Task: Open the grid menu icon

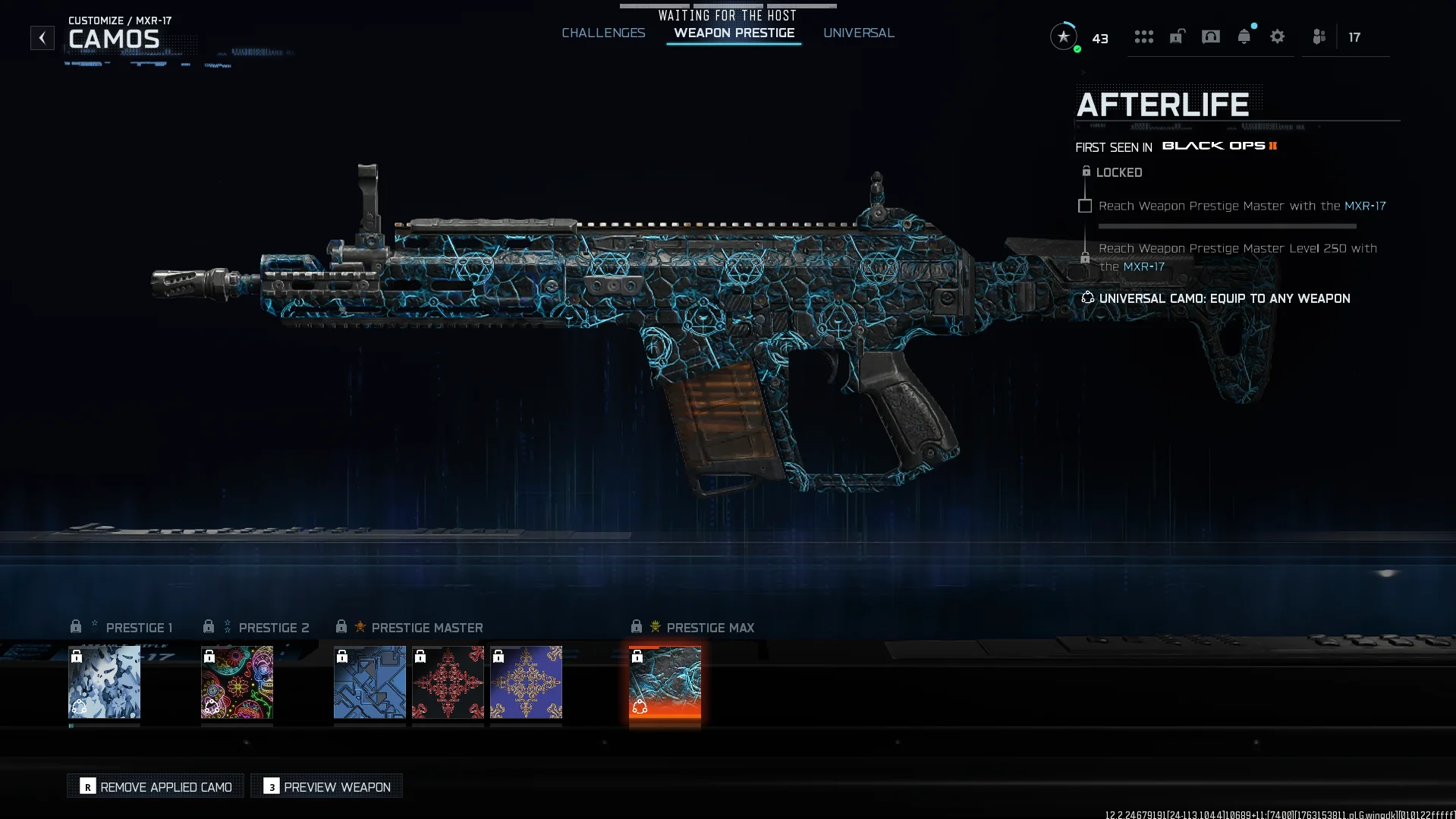Action: tap(1143, 36)
